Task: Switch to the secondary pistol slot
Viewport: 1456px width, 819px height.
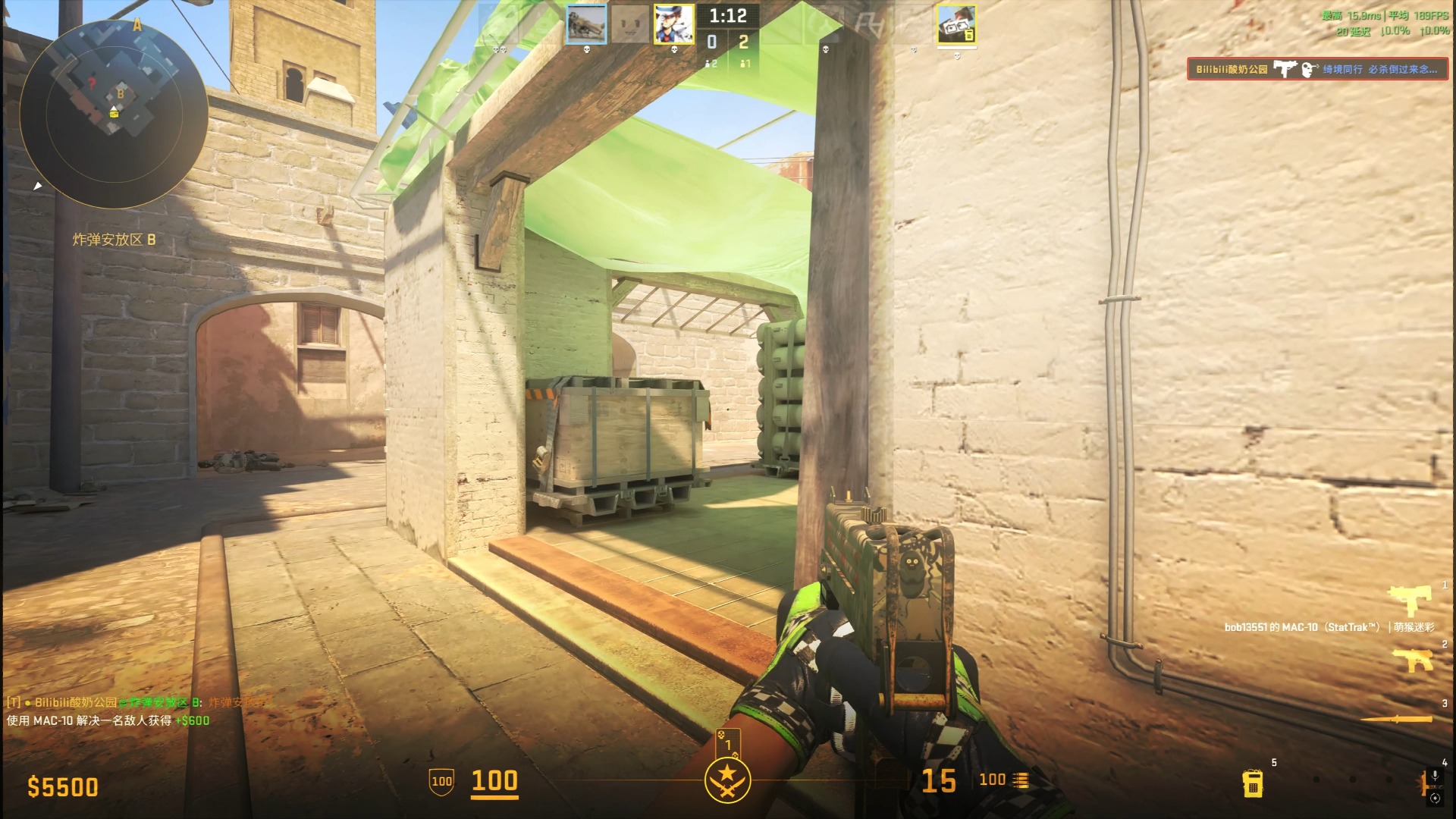Action: pyautogui.click(x=1412, y=660)
